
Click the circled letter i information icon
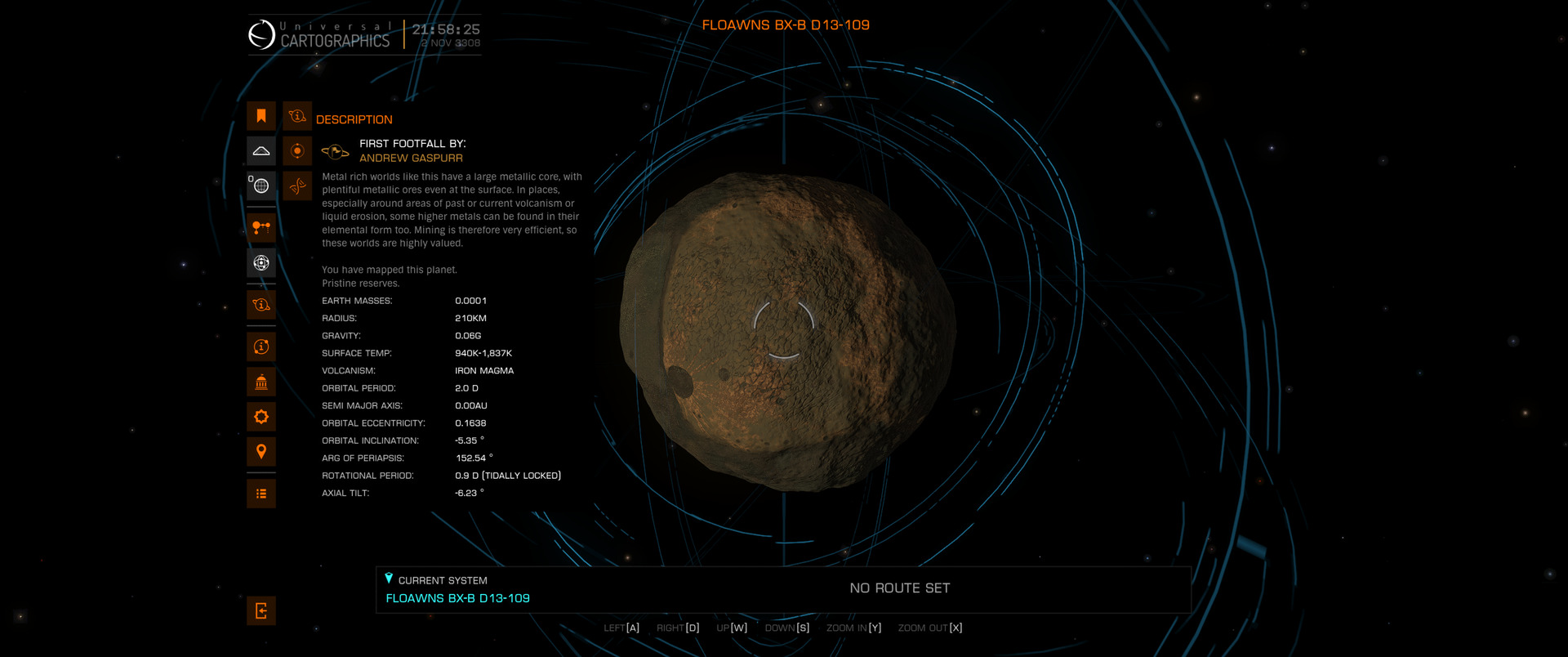[261, 346]
